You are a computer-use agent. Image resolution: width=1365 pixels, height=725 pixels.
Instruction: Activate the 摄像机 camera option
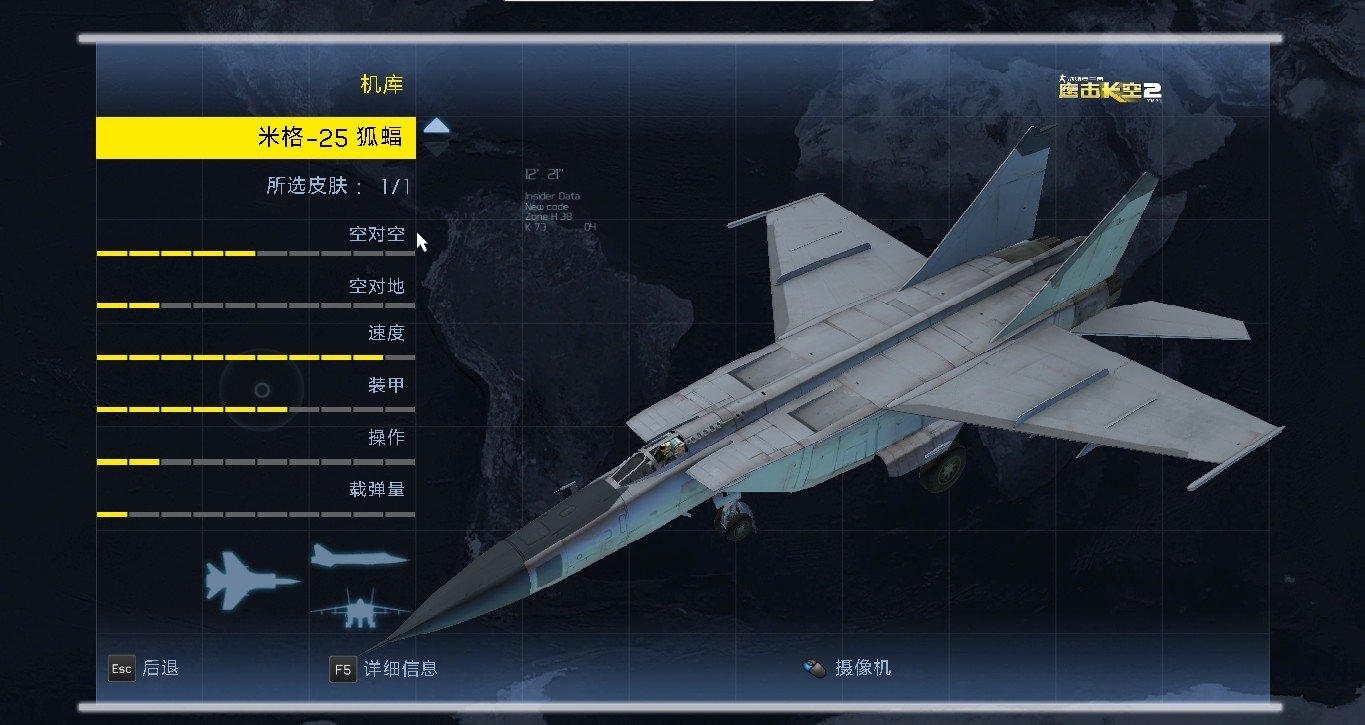point(848,668)
